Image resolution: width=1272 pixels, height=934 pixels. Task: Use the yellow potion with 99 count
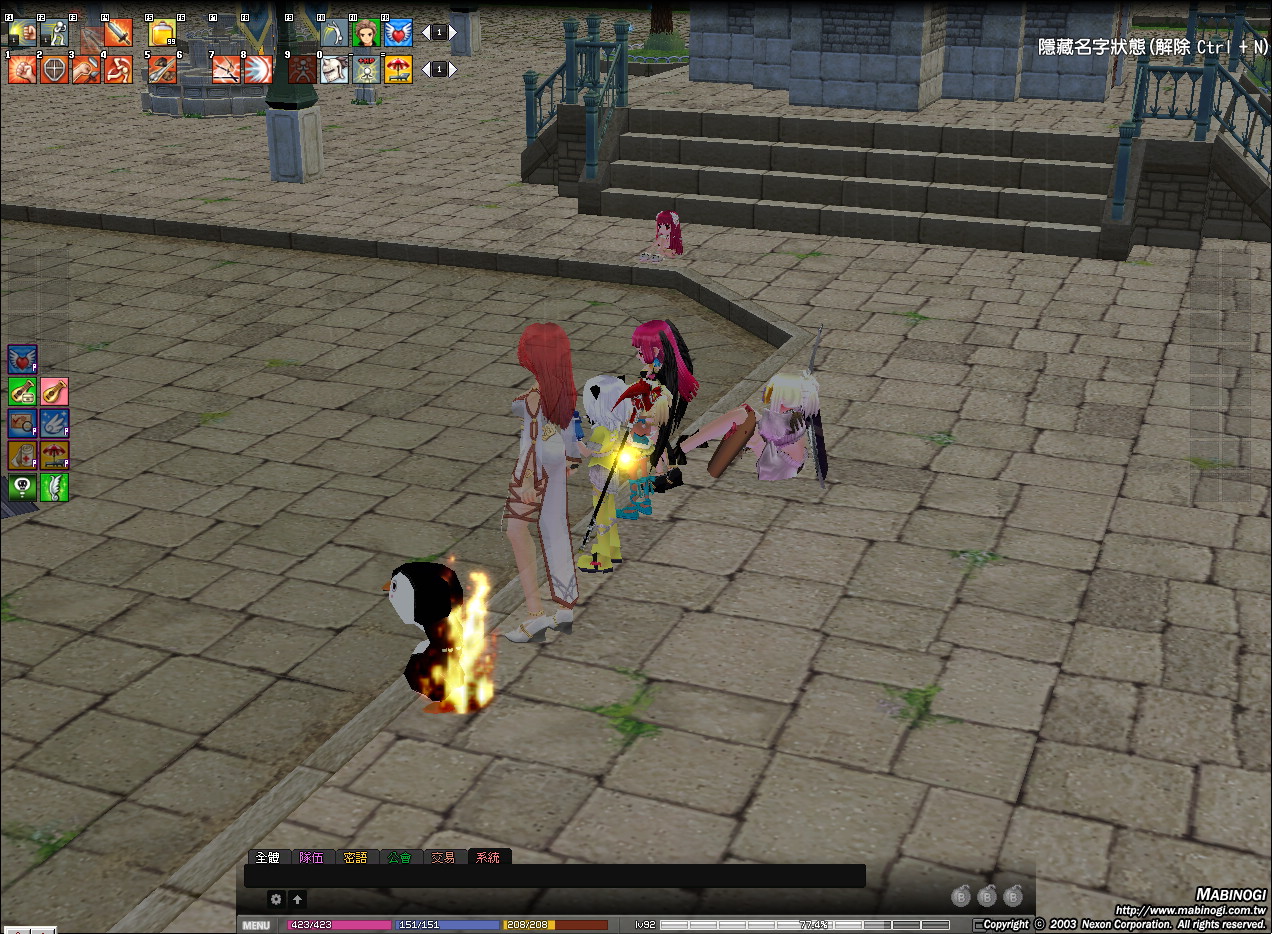[x=162, y=33]
